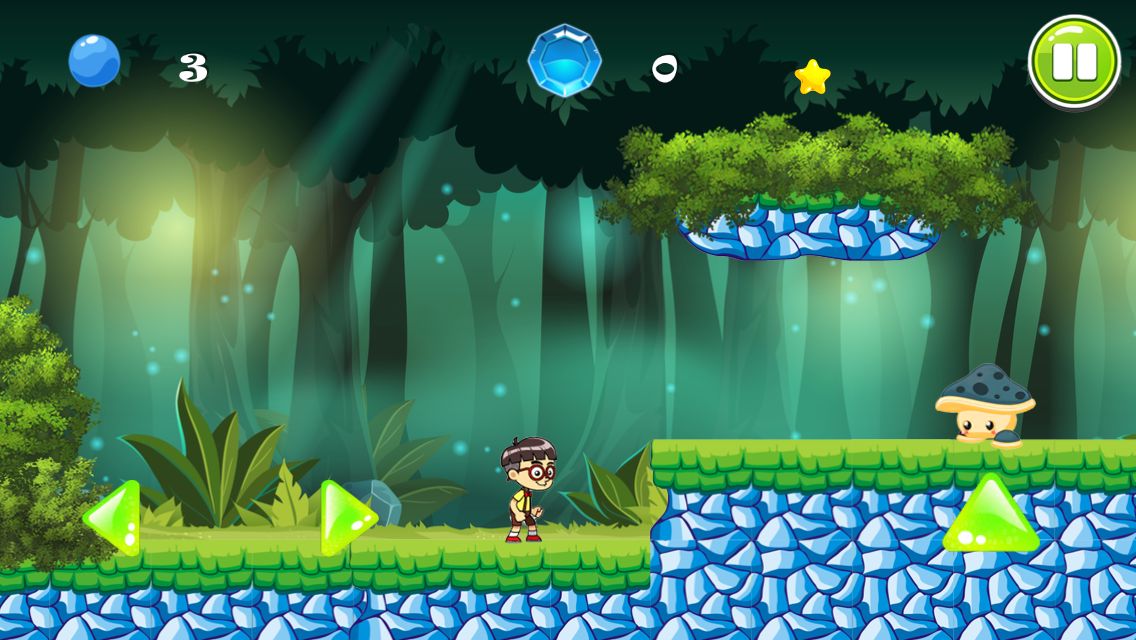Tap the green right arrow move button
Screen dimensions: 1136x640
click(346, 517)
